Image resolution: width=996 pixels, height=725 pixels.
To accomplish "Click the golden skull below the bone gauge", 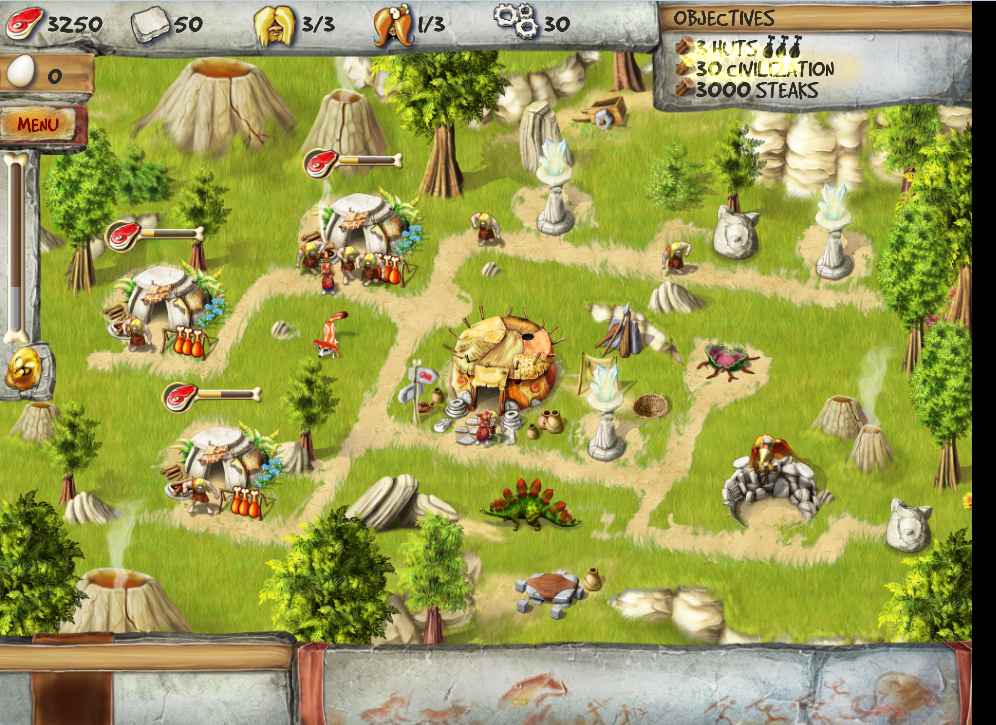I will pos(21,370).
